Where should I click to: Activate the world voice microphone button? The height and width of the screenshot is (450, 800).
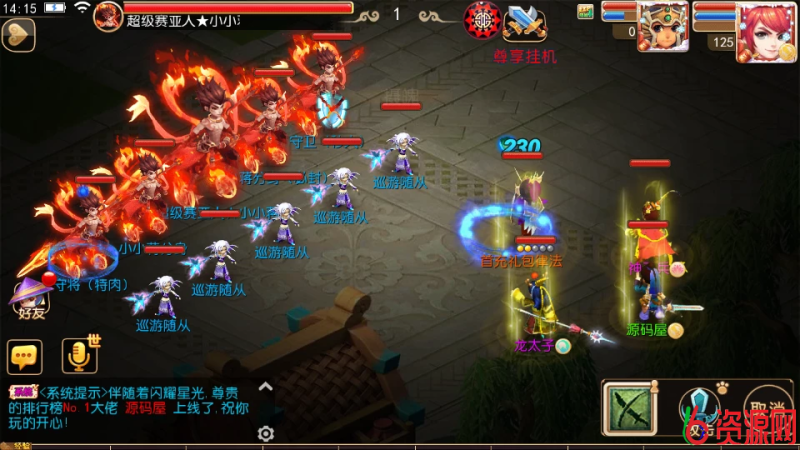coord(78,355)
